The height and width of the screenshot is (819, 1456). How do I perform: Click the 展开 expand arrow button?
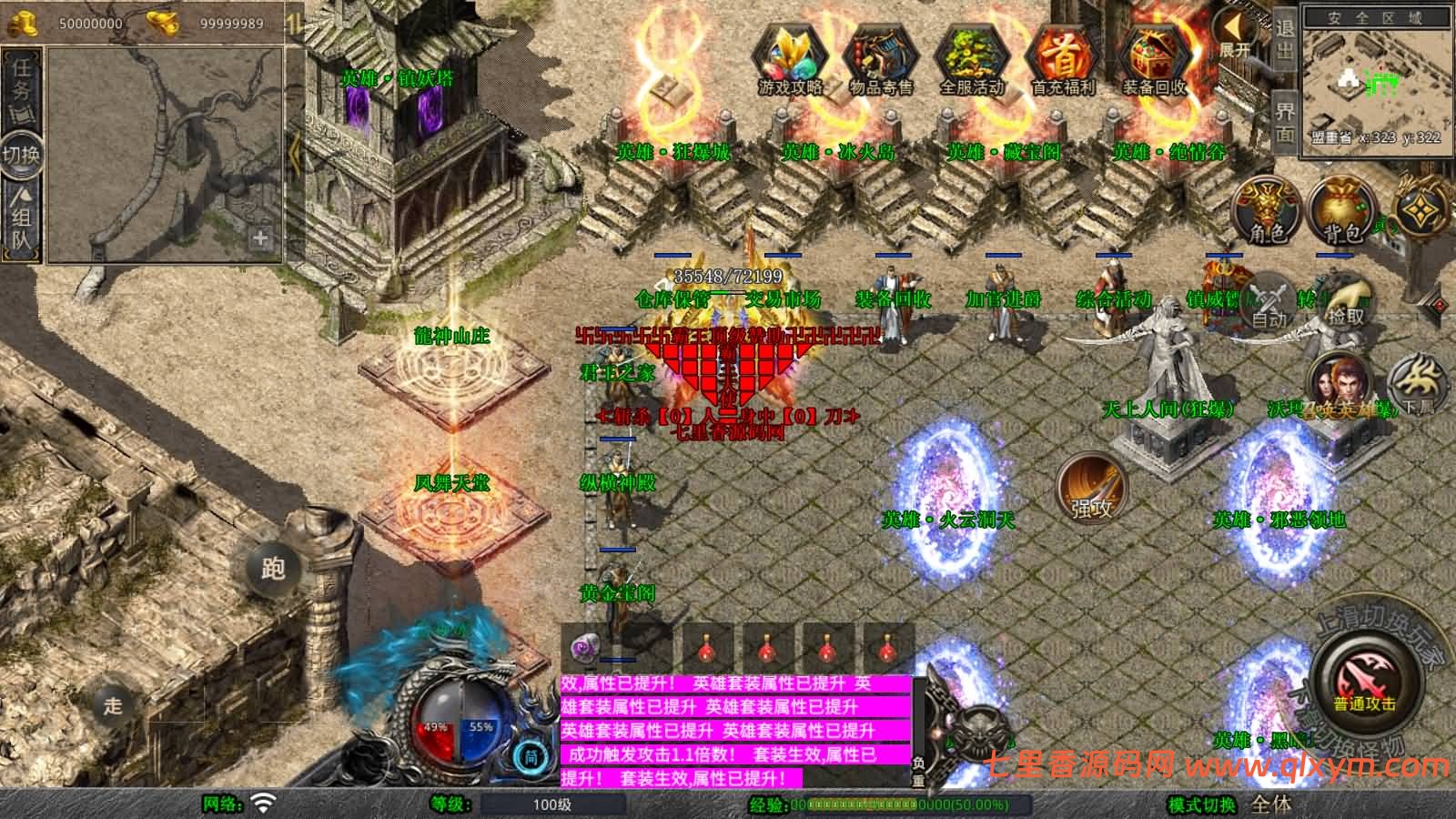pyautogui.click(x=1235, y=36)
